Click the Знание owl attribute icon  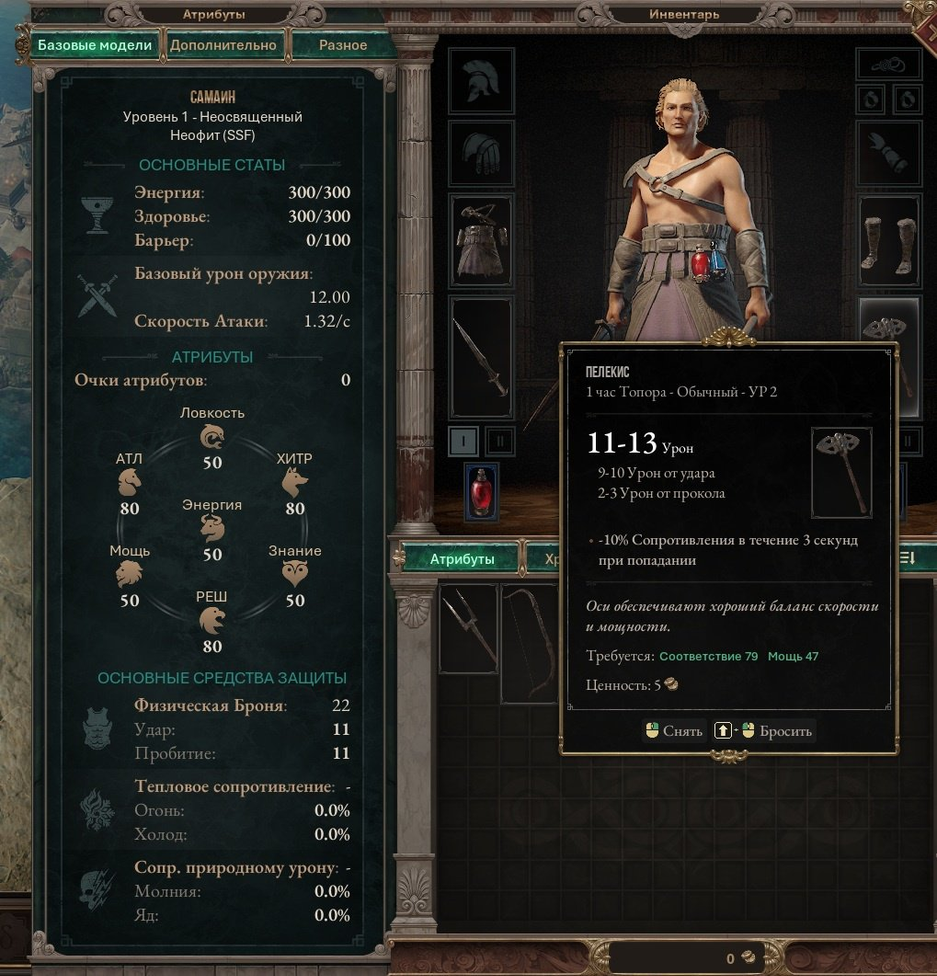click(295, 574)
